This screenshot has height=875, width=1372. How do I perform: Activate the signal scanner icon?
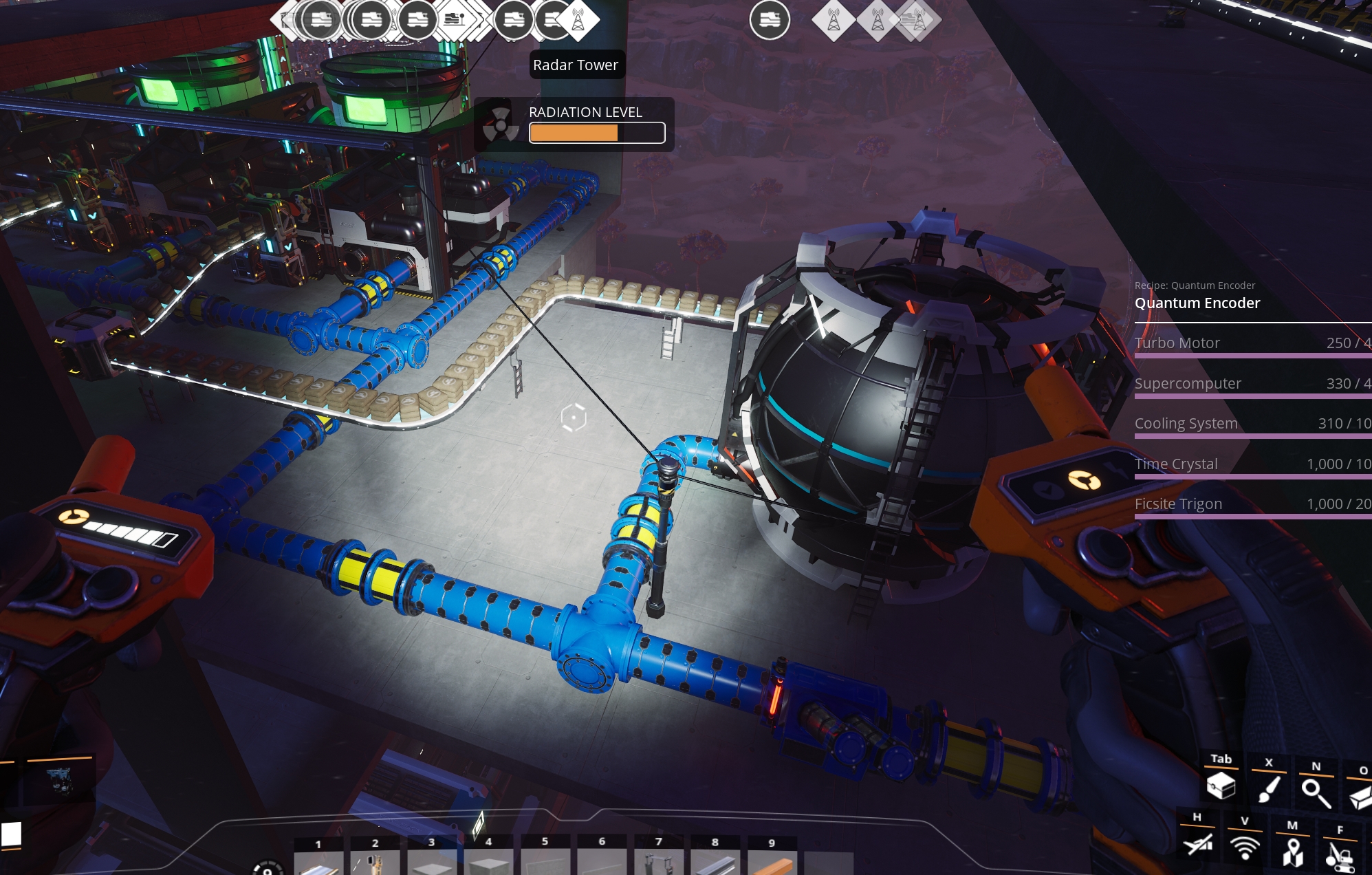click(x=1245, y=847)
